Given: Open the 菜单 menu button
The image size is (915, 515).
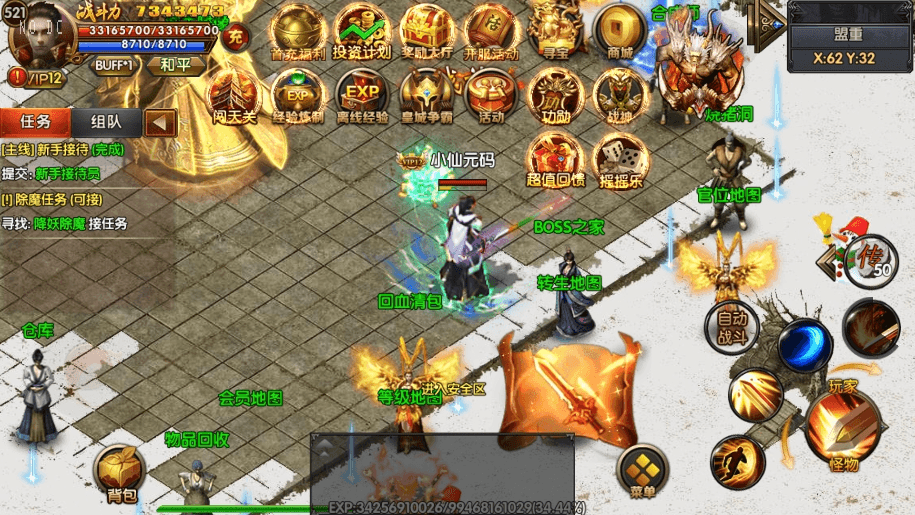Looking at the screenshot, I should tap(642, 473).
